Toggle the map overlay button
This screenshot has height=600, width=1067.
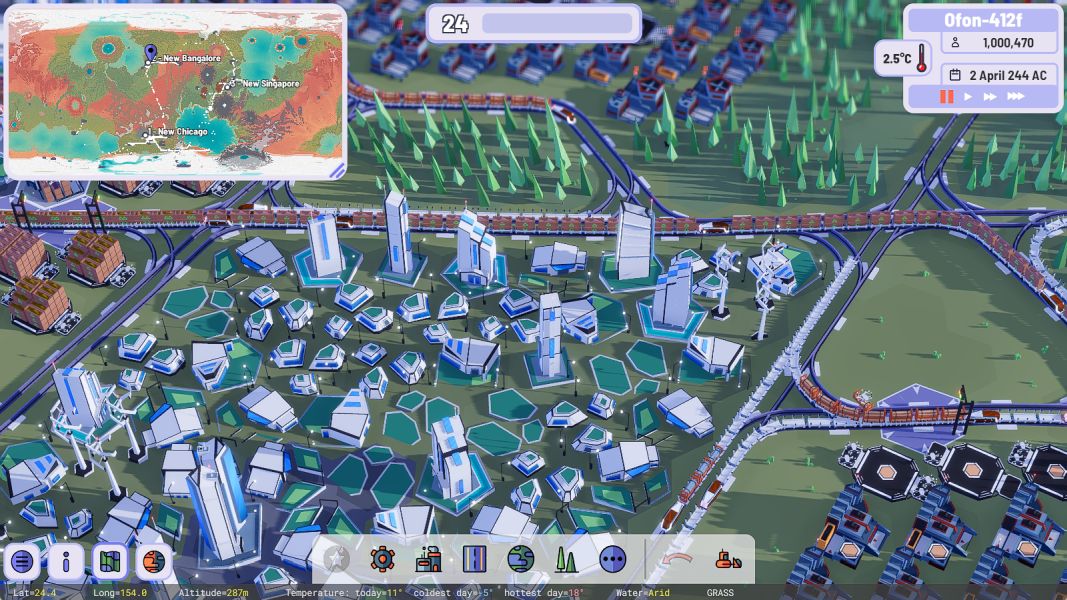[x=110, y=562]
